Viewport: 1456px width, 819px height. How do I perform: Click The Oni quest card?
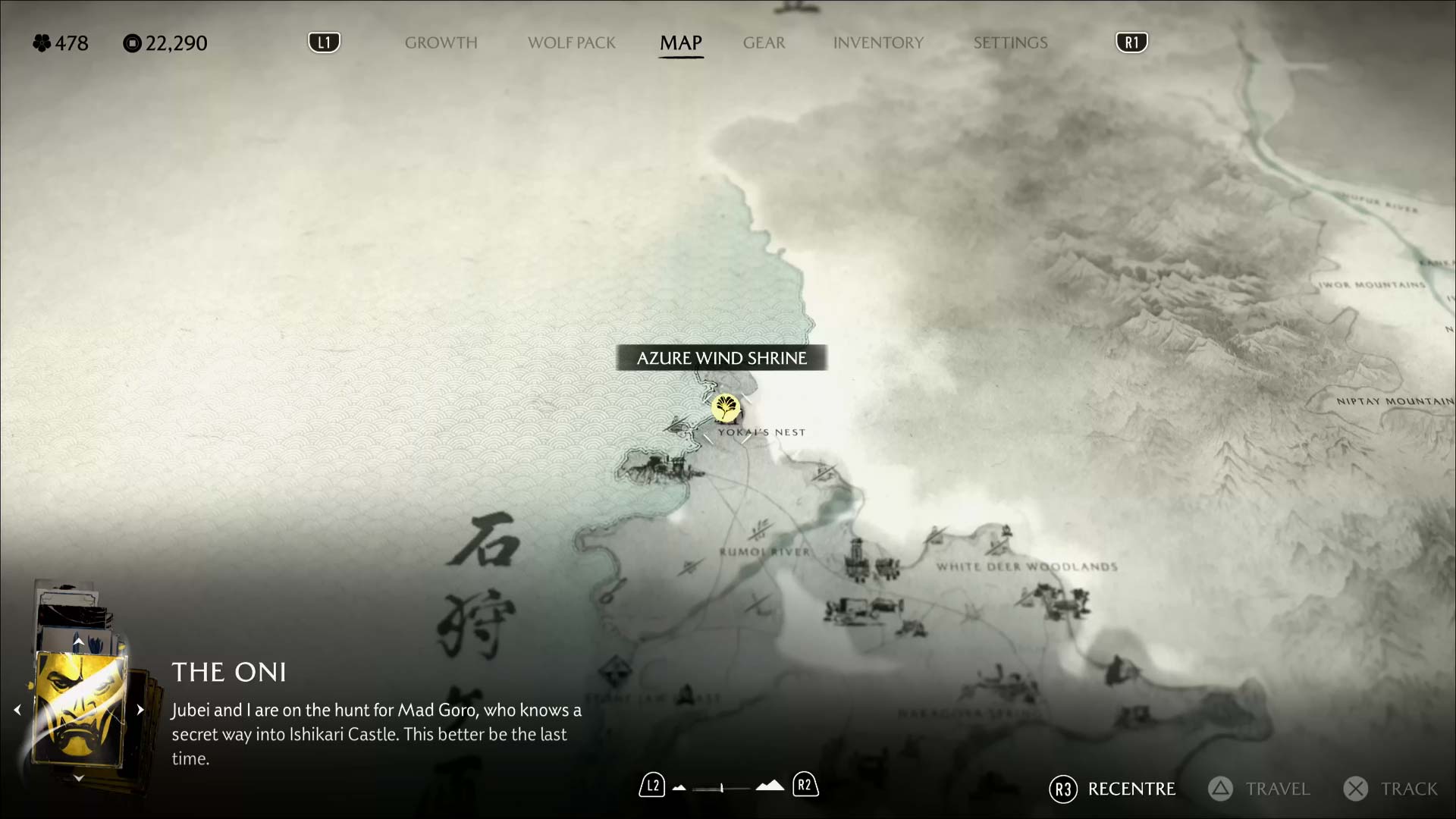[80, 710]
